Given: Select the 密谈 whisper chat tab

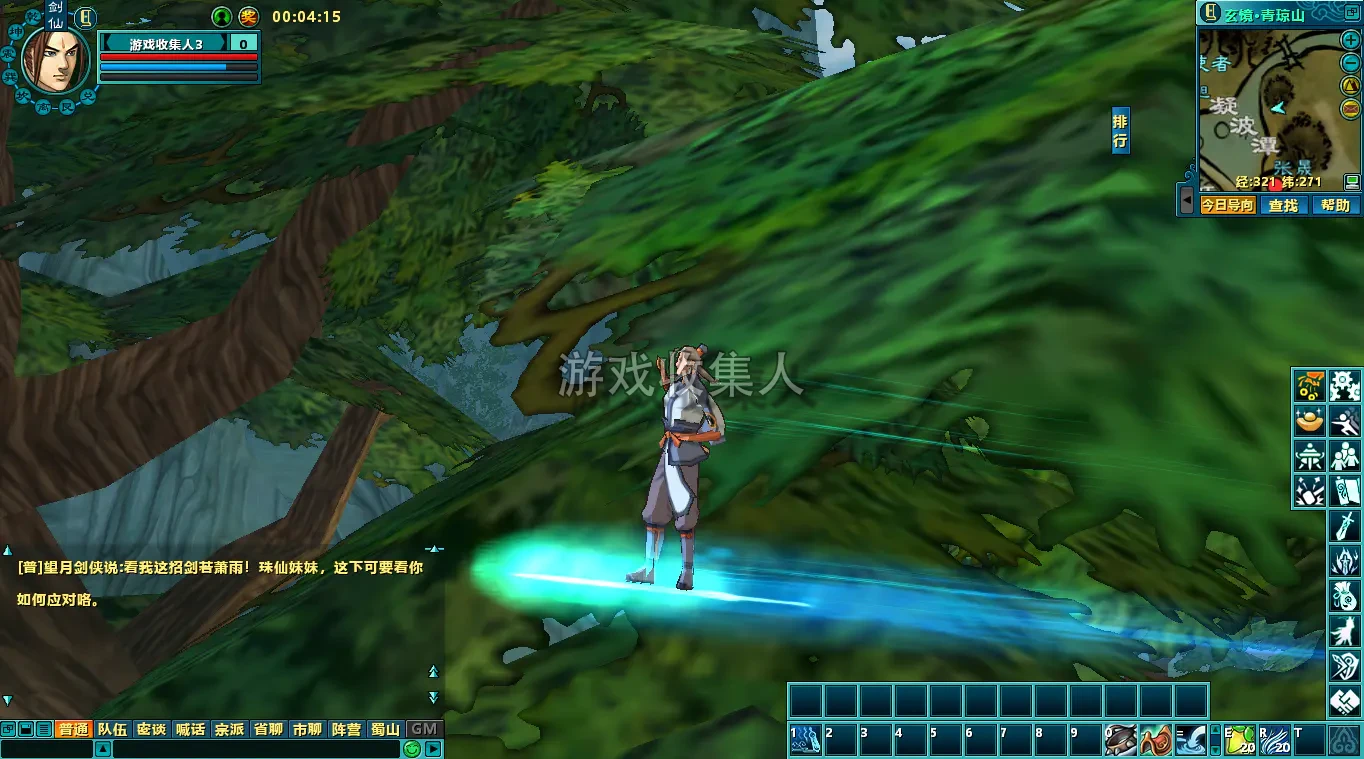Looking at the screenshot, I should tap(151, 729).
